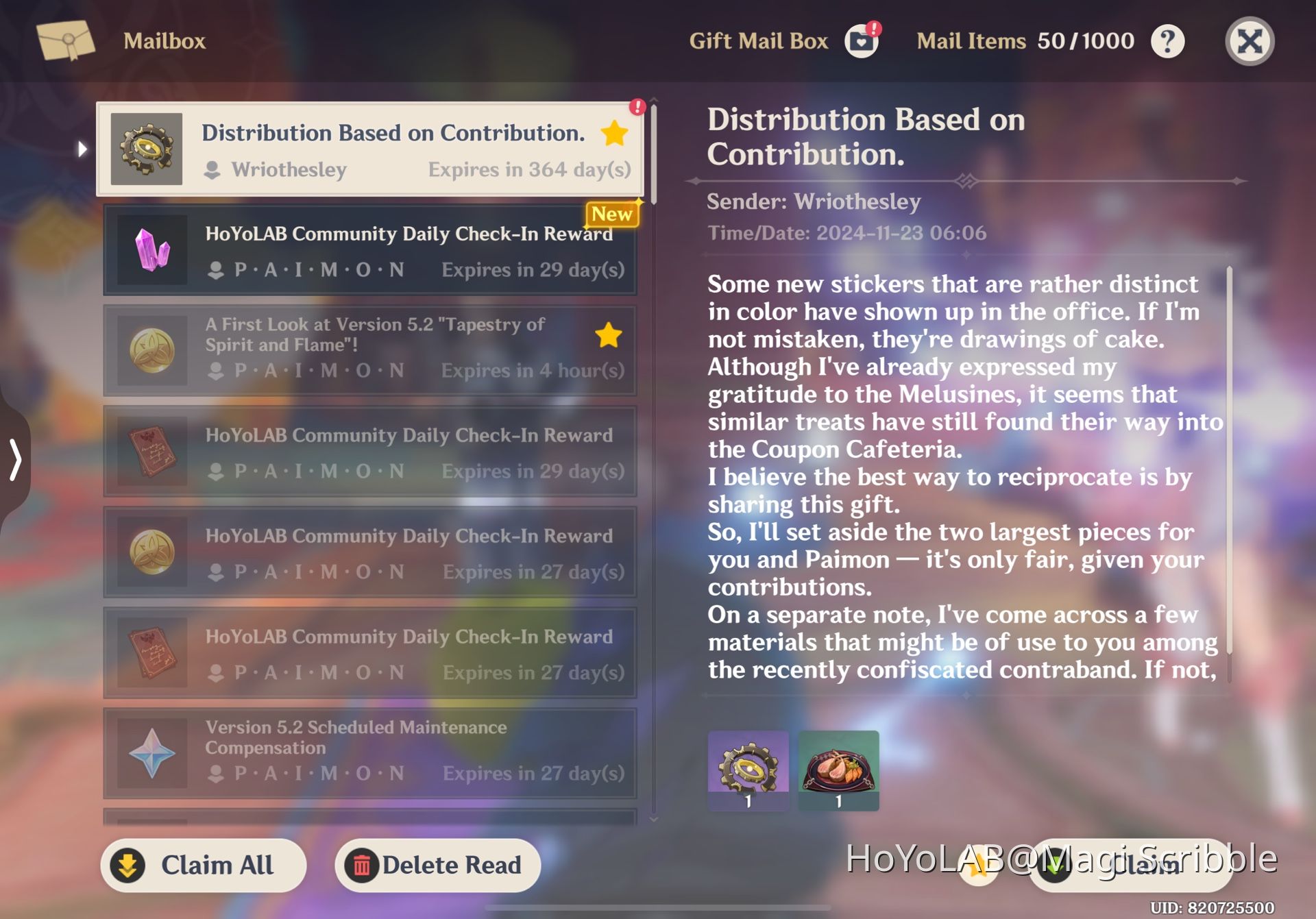Image resolution: width=1316 pixels, height=919 pixels.
Task: Click the red notification badge on Gift Mail Box
Action: 873,29
